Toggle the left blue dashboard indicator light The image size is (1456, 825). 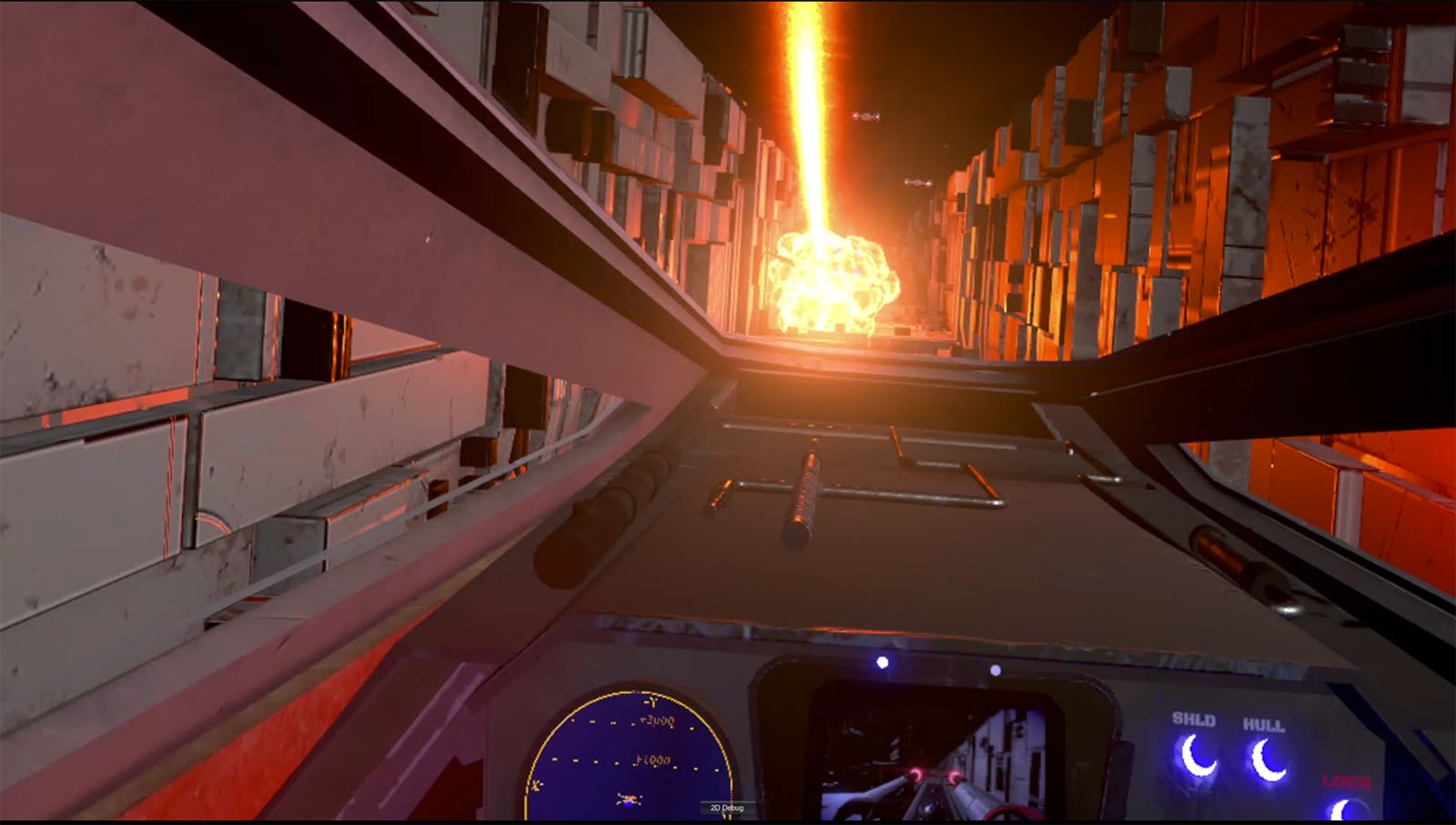(x=882, y=662)
